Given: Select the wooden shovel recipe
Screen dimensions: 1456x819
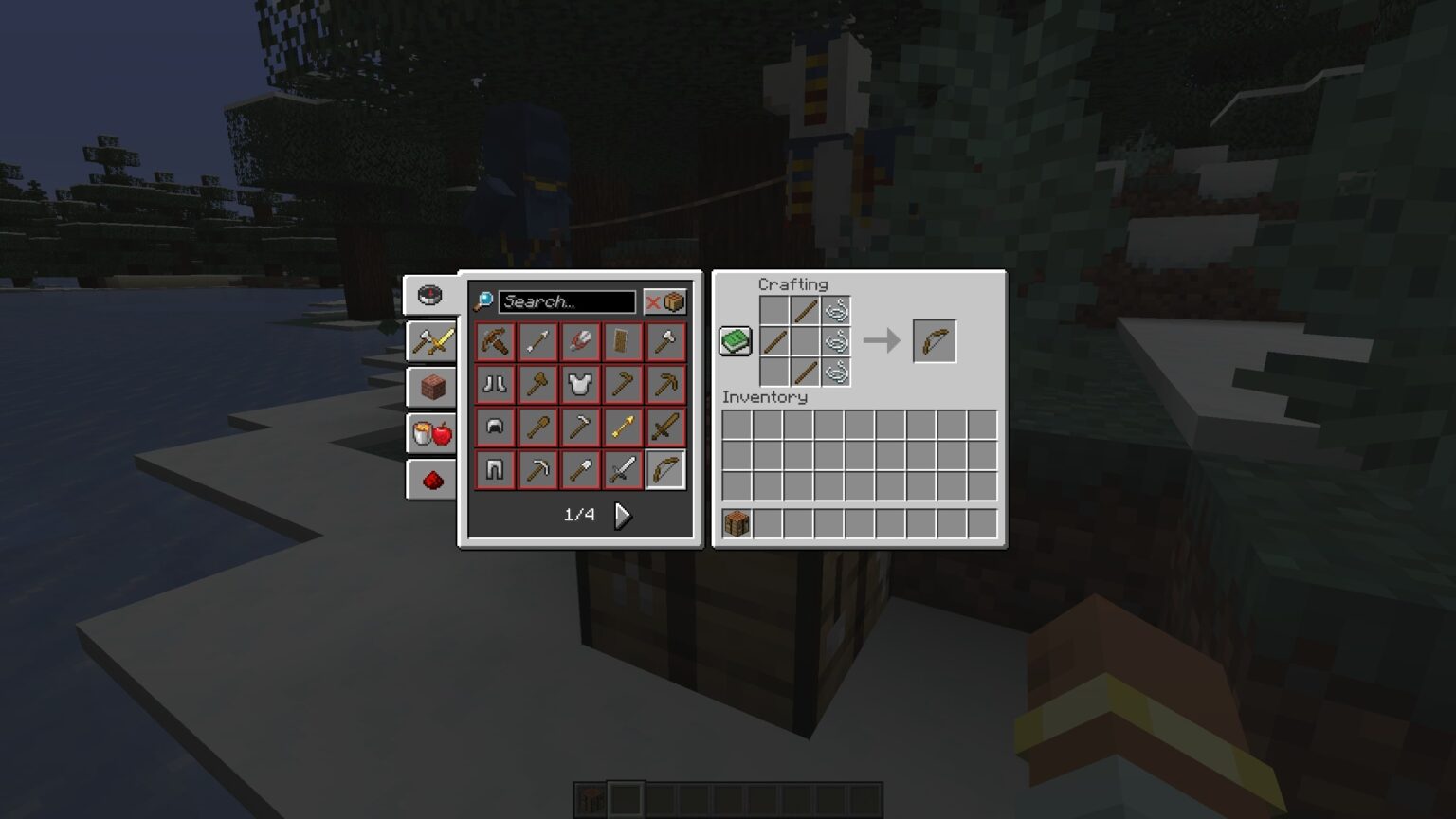Looking at the screenshot, I should (537, 427).
